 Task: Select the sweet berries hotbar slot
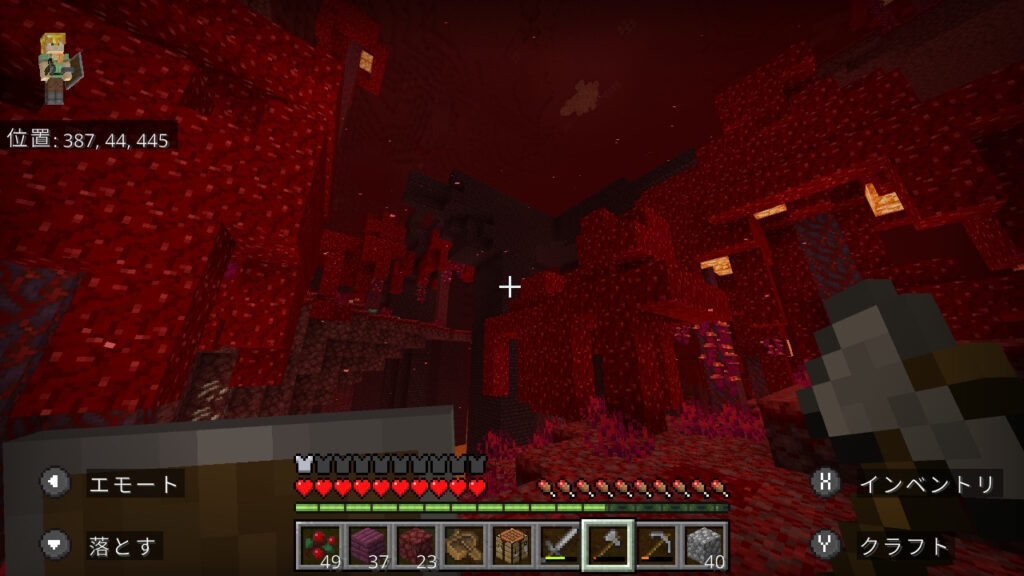319,544
